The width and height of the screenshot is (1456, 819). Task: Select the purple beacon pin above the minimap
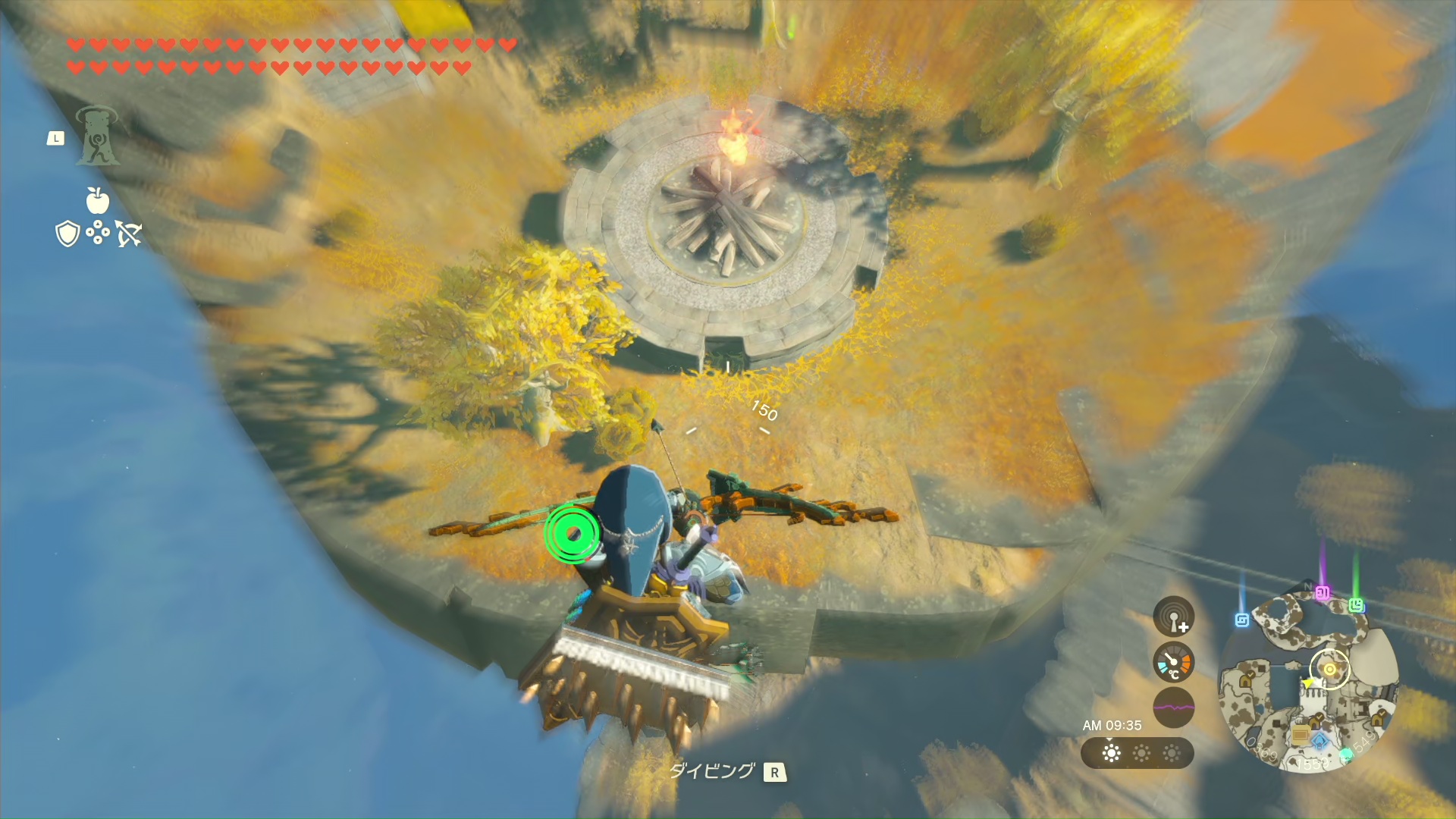click(x=1323, y=592)
